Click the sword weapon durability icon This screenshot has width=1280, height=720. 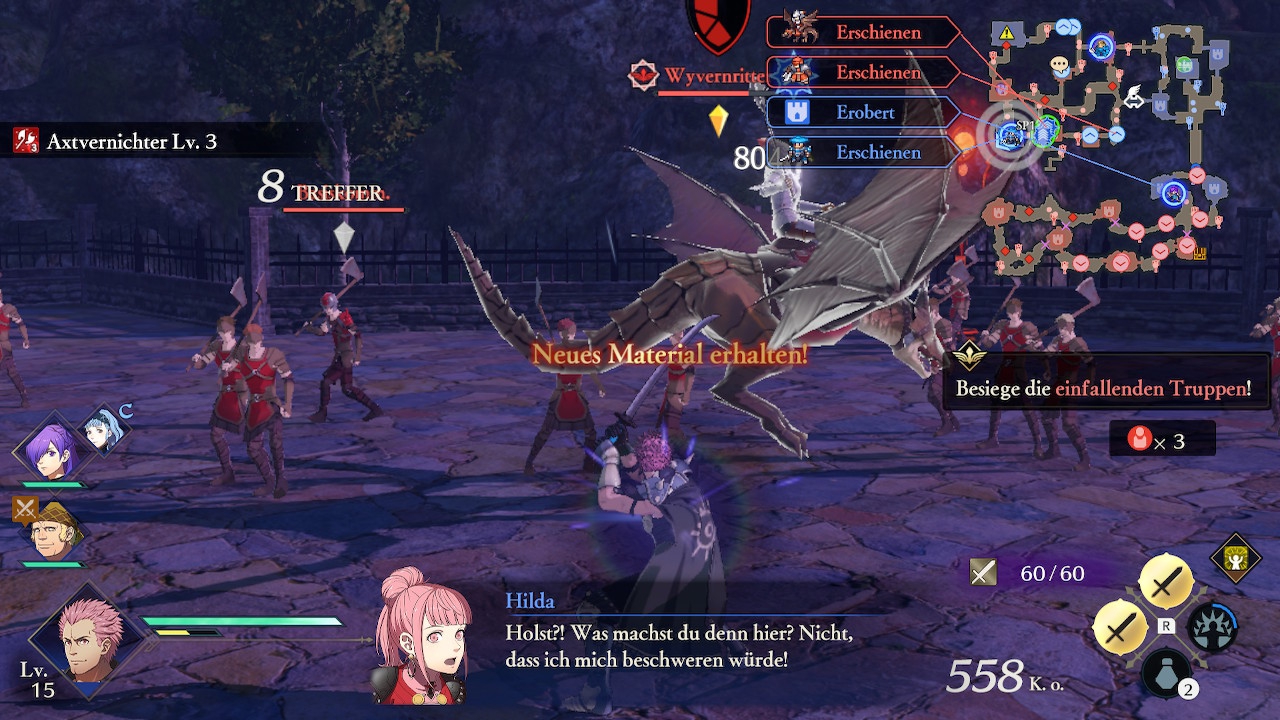point(984,572)
